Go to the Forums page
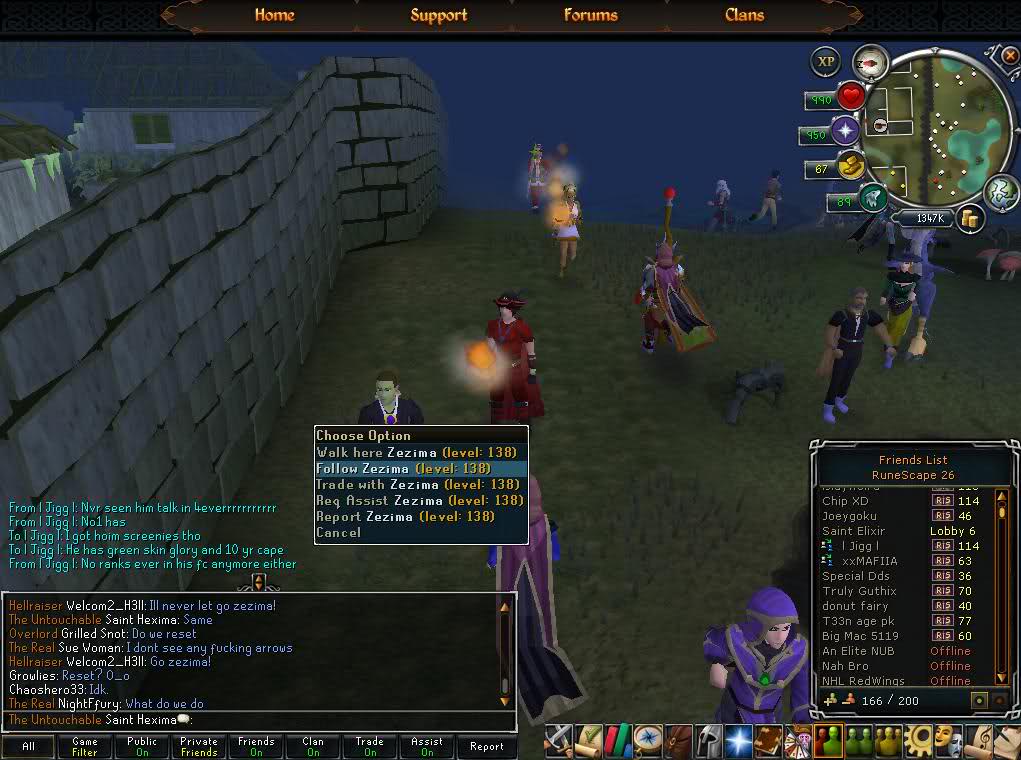 click(590, 15)
